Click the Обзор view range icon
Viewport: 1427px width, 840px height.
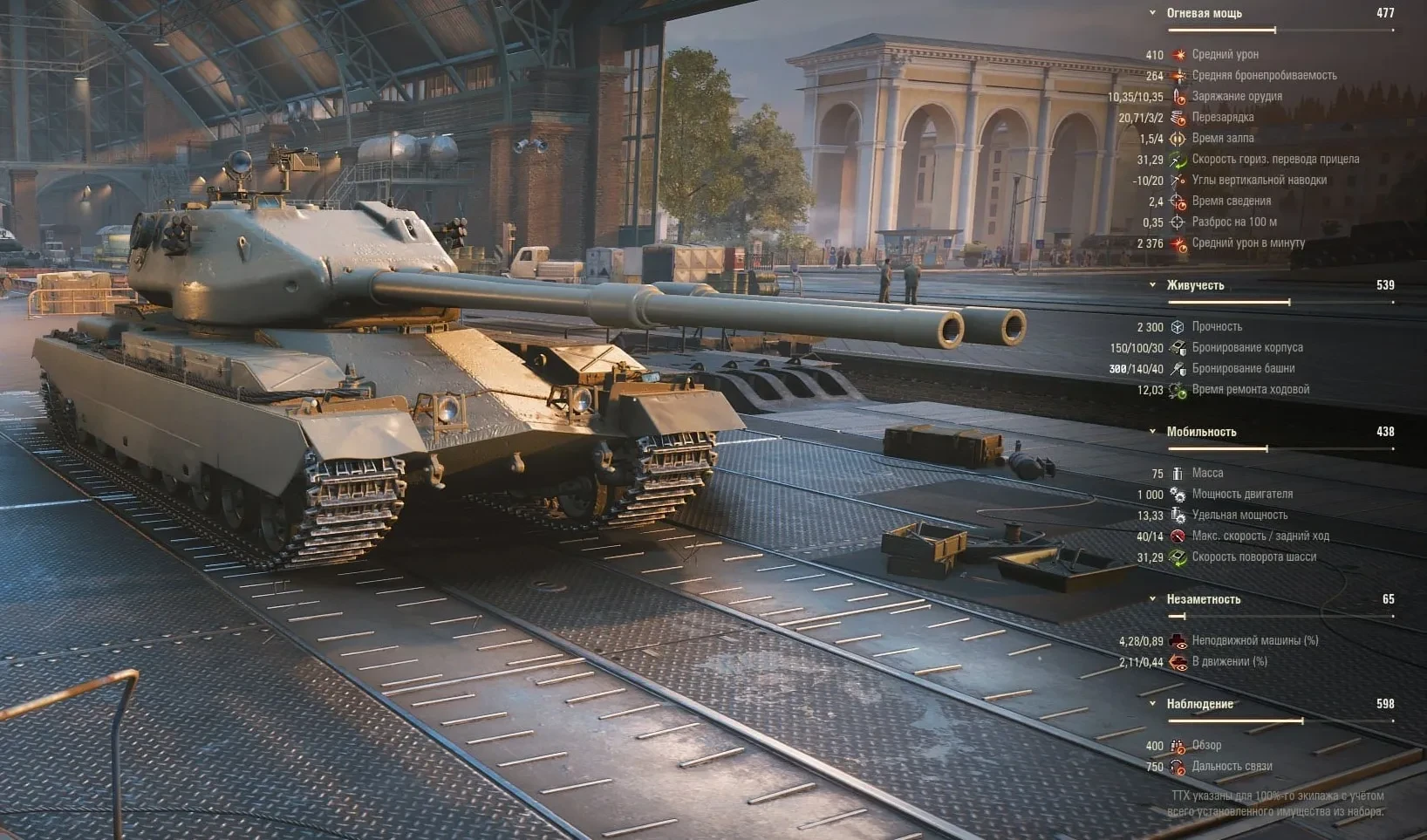tap(1179, 746)
